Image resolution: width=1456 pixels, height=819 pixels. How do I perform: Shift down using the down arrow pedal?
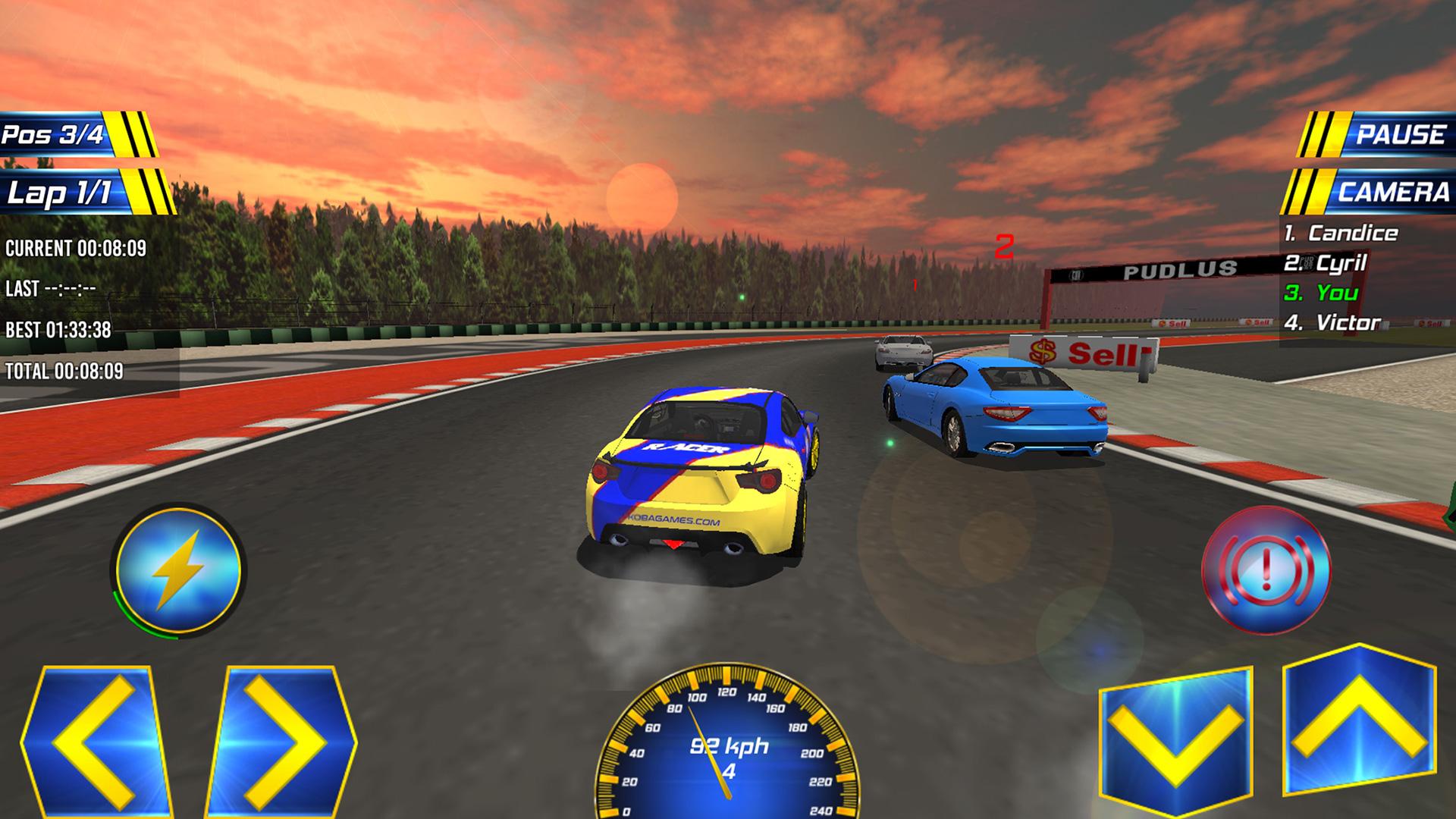(1175, 739)
